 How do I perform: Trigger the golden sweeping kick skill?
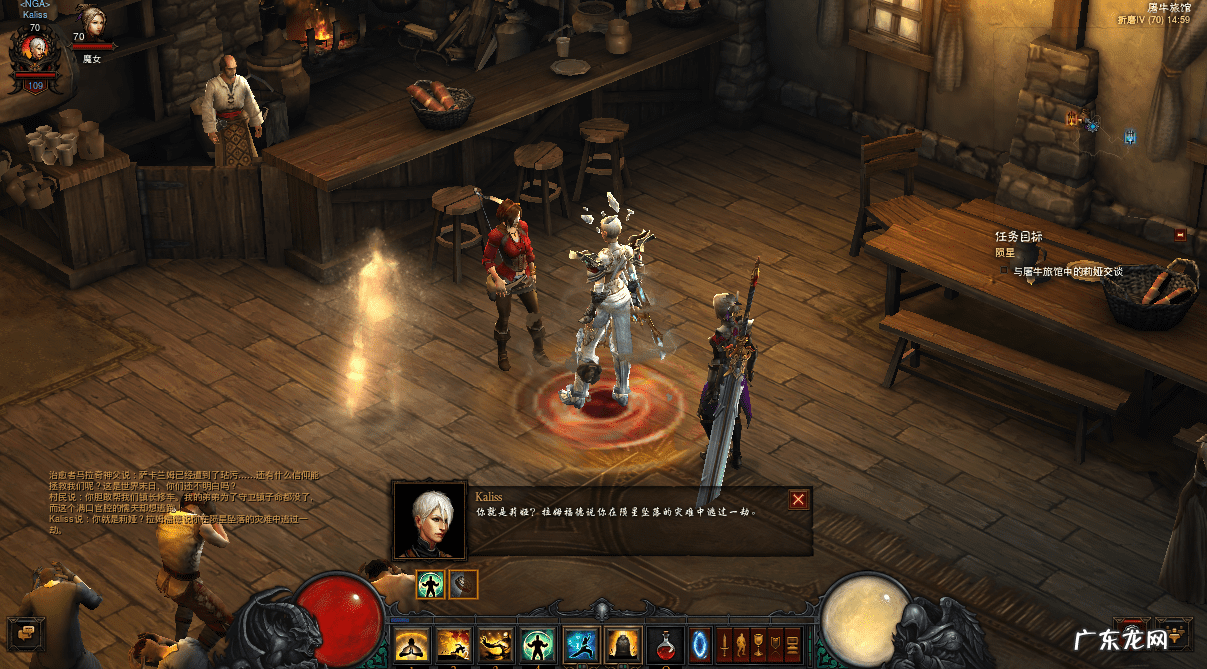coord(494,643)
